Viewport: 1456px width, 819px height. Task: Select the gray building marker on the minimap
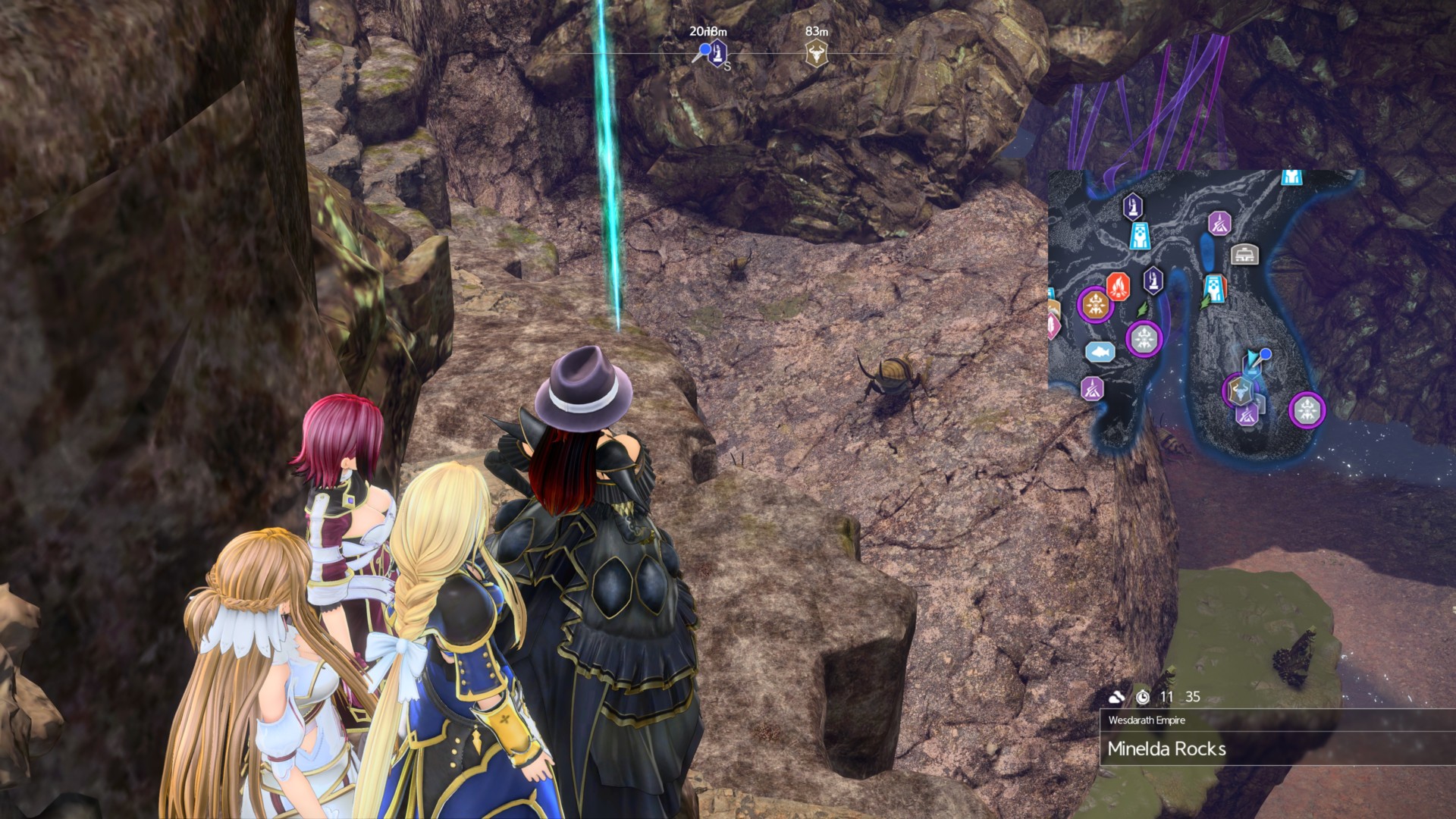1244,254
